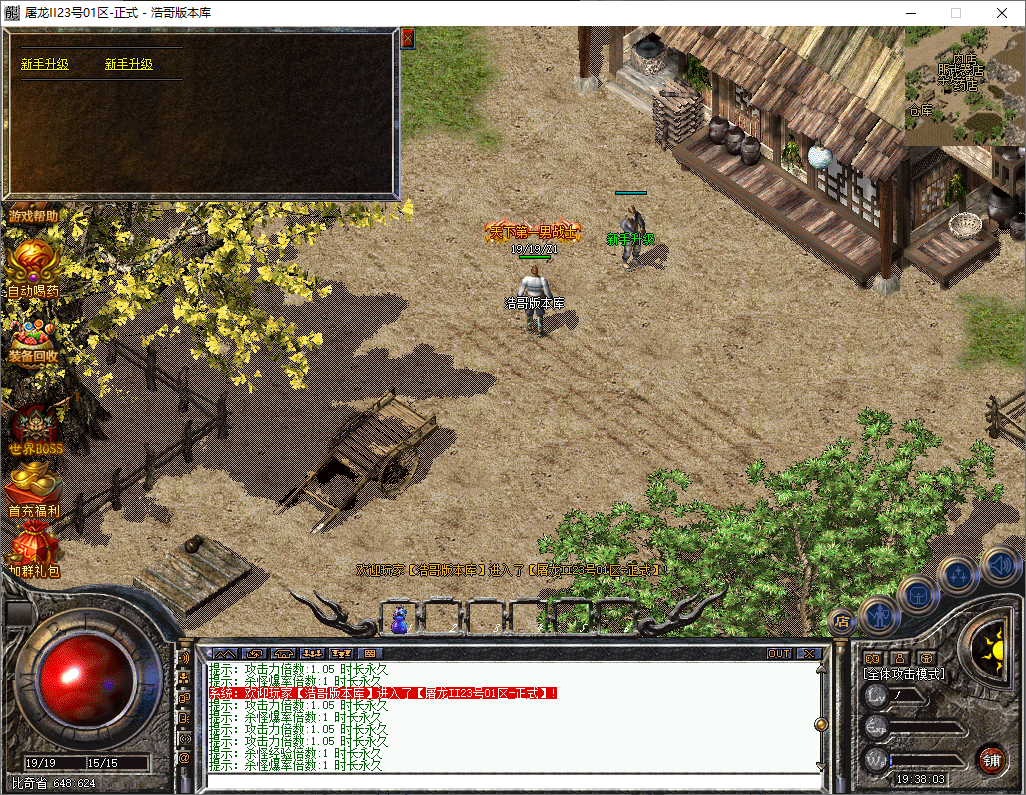
Task: Toggle the speaker sound button
Action: click(1000, 565)
